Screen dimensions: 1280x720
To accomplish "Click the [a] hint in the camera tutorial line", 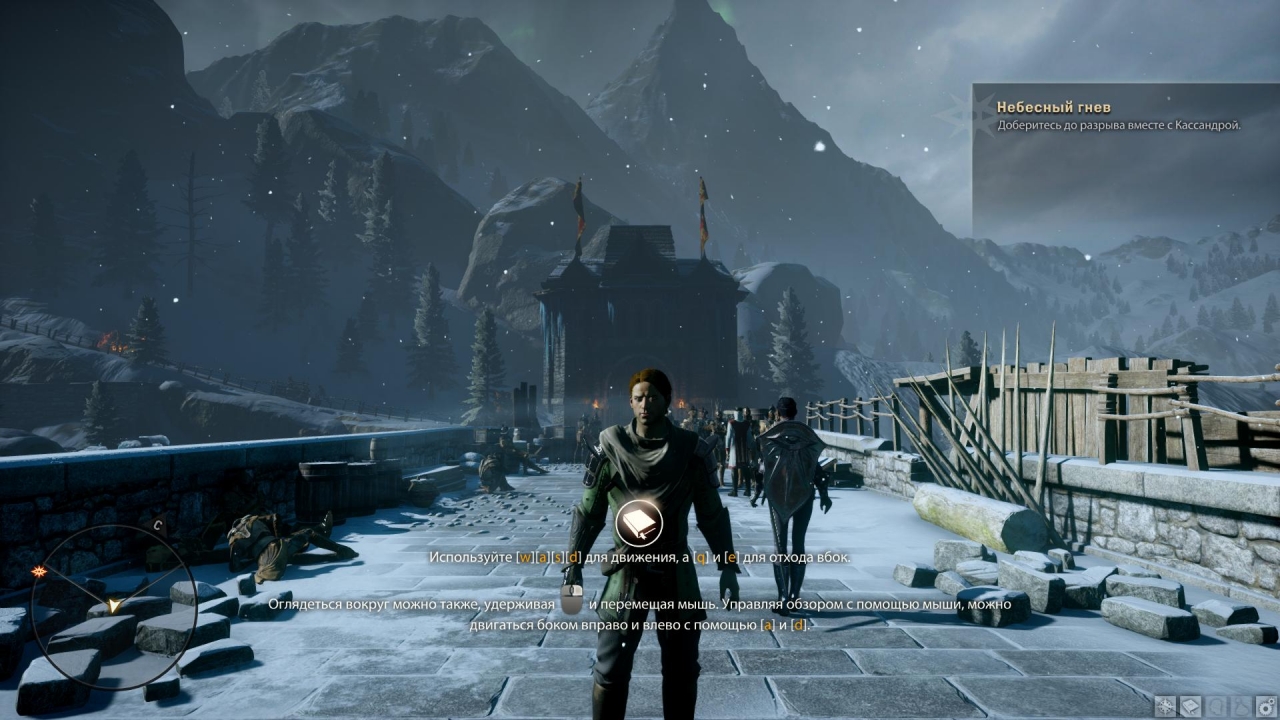I will click(x=767, y=626).
